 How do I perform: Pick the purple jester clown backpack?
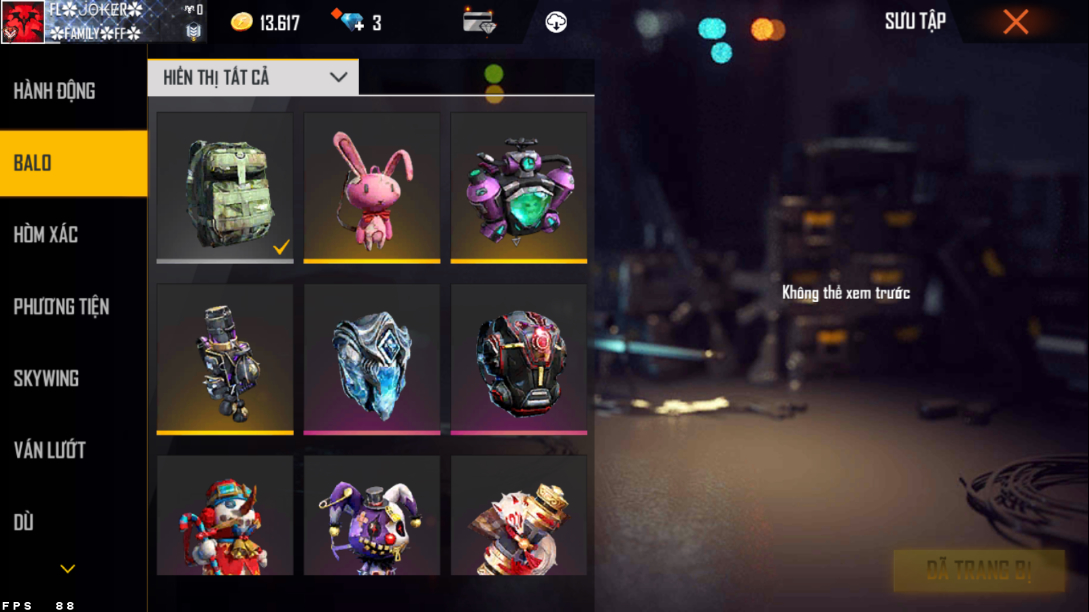(372, 516)
